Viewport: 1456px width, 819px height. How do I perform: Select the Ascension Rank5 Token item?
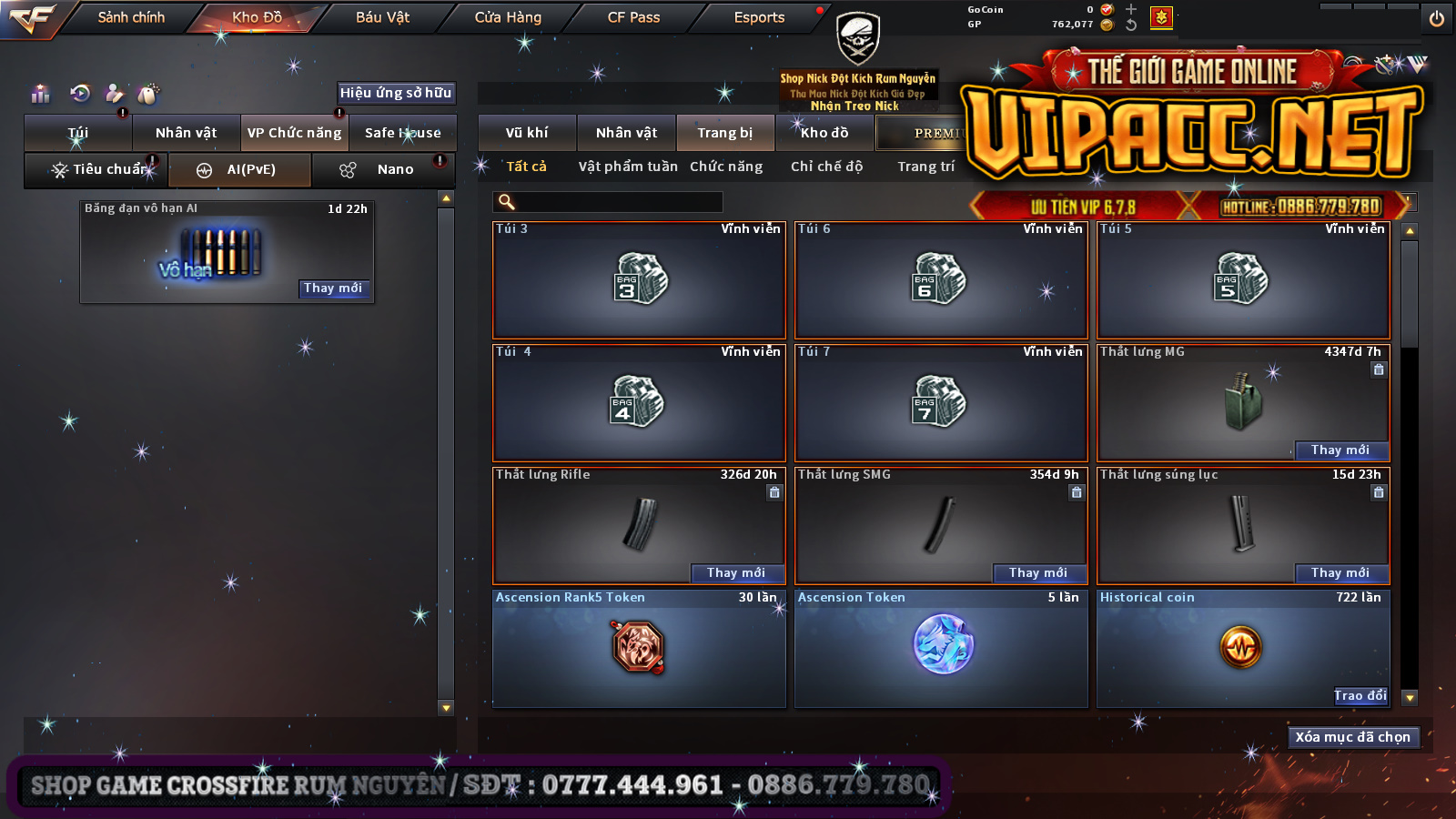pos(639,648)
